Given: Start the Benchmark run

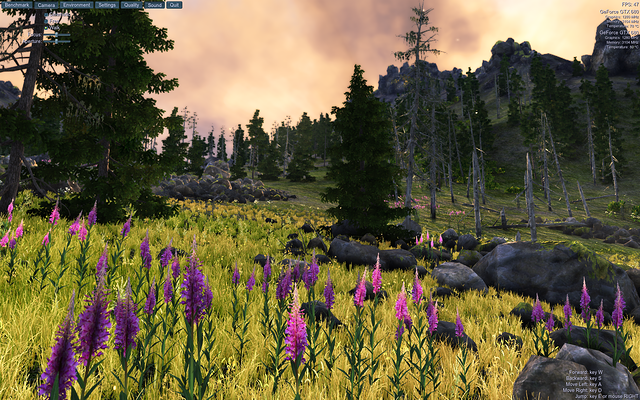Looking at the screenshot, I should point(17,5).
